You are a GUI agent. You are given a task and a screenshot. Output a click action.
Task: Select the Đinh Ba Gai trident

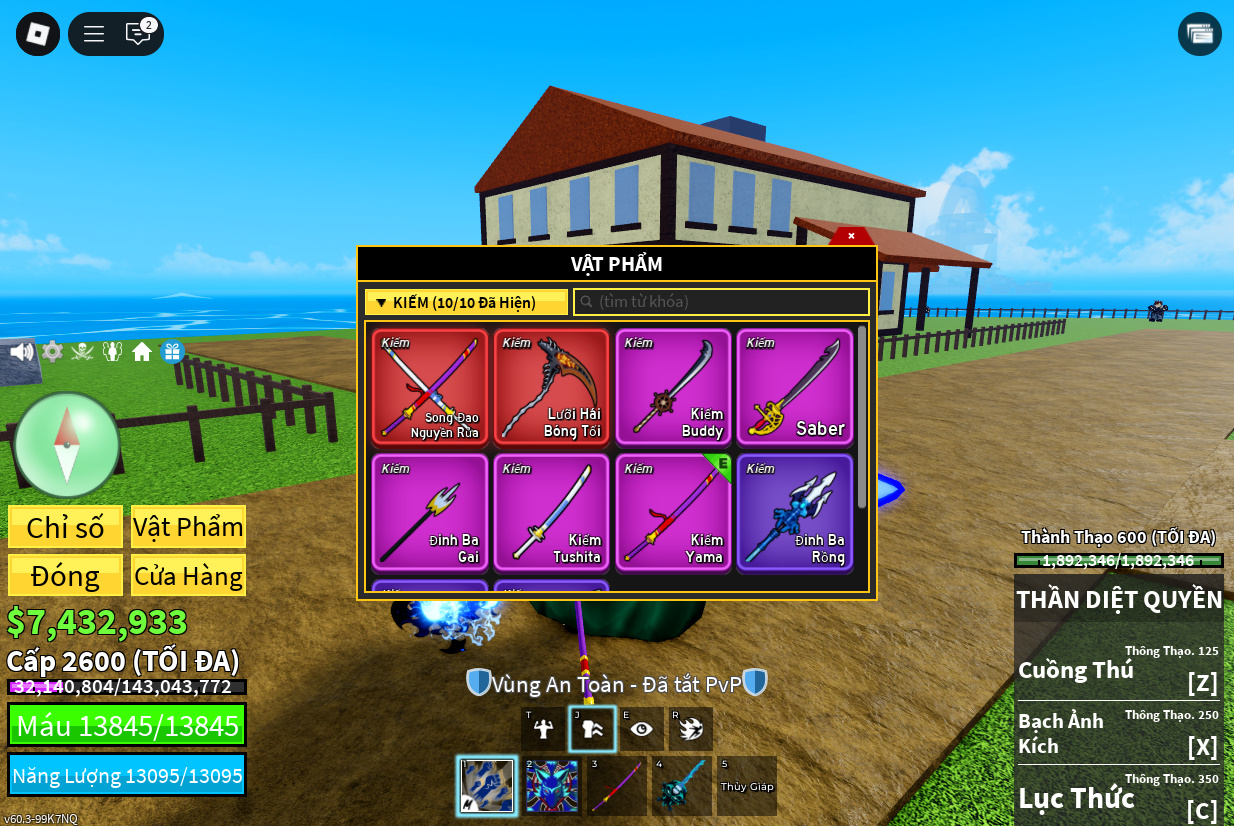tap(430, 513)
